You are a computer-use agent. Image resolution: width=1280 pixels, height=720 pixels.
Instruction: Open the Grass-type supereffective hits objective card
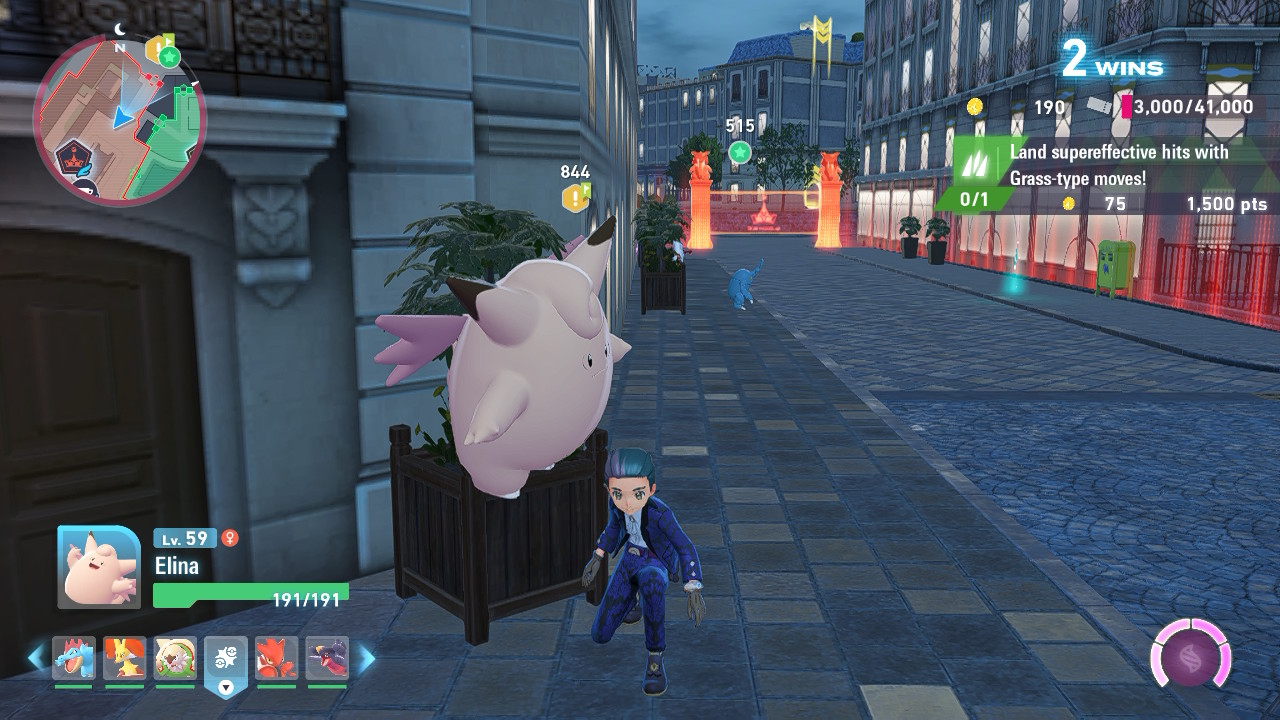[x=1100, y=175]
